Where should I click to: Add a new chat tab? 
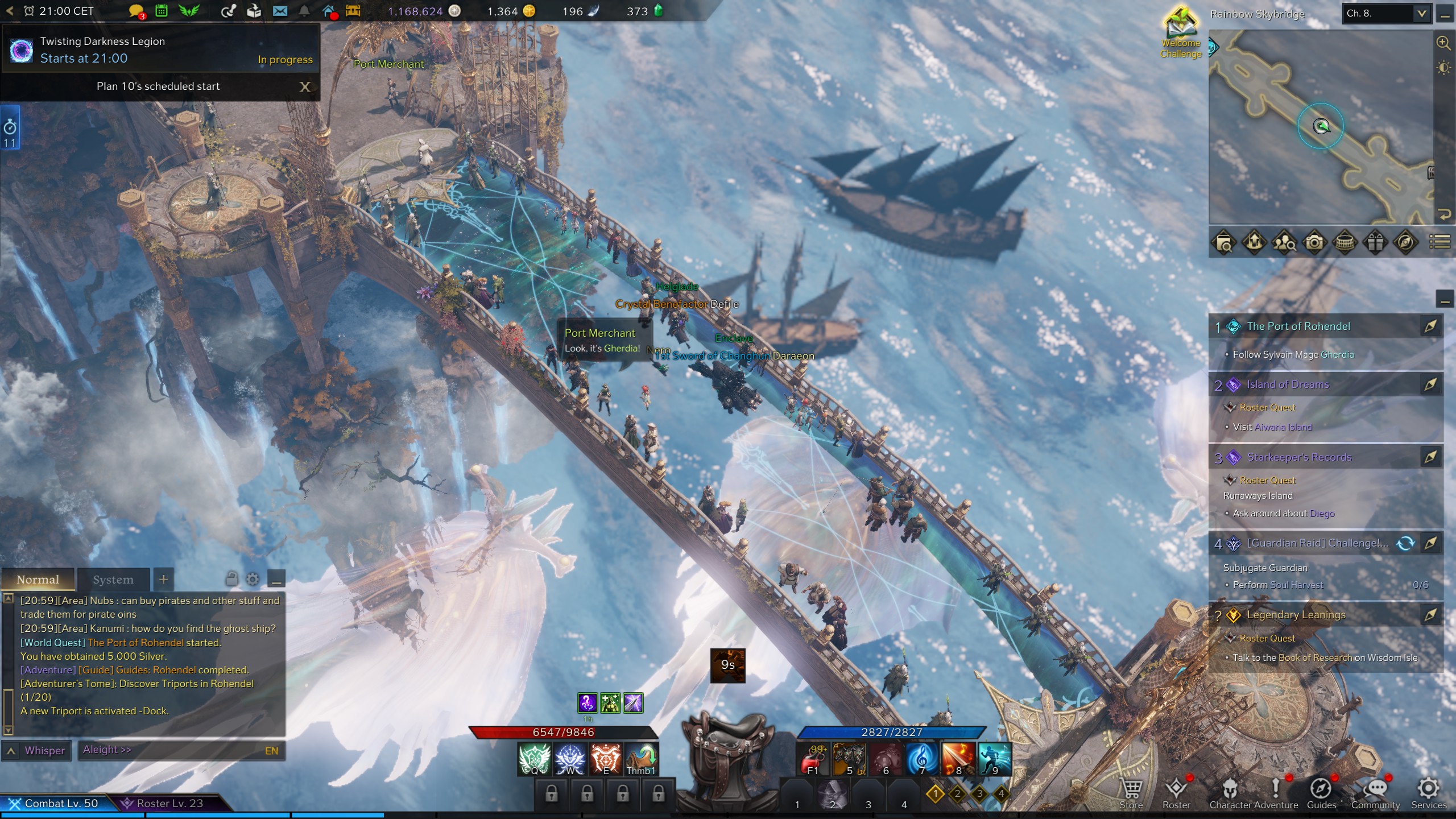coord(163,580)
